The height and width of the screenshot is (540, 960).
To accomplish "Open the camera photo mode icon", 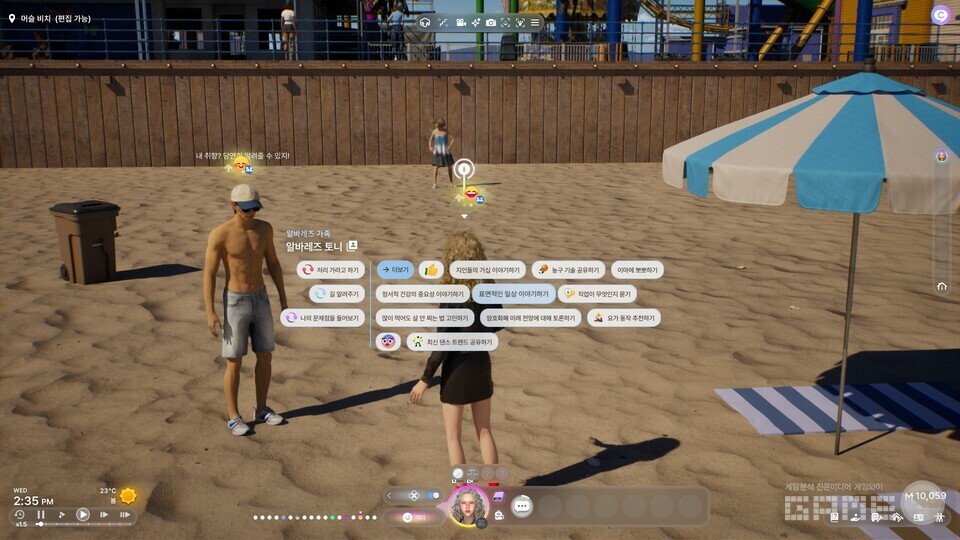I will [x=491, y=22].
